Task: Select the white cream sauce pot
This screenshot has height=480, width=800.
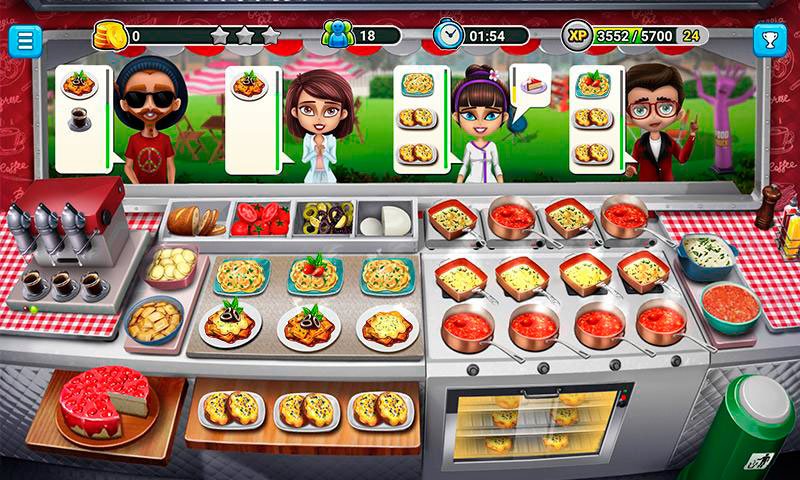Action: click(x=708, y=255)
